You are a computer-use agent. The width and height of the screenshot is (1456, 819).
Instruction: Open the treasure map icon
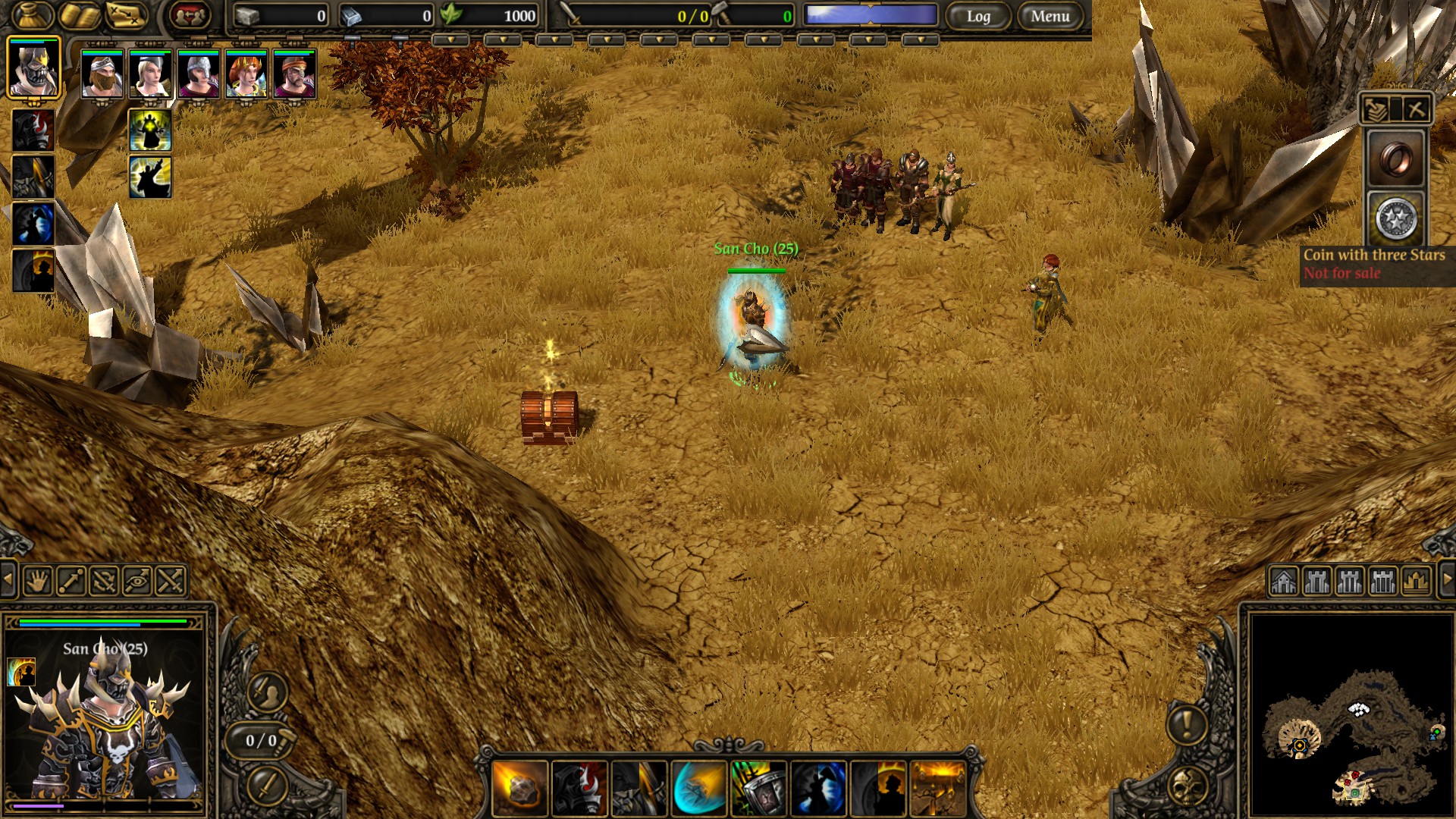[x=126, y=14]
